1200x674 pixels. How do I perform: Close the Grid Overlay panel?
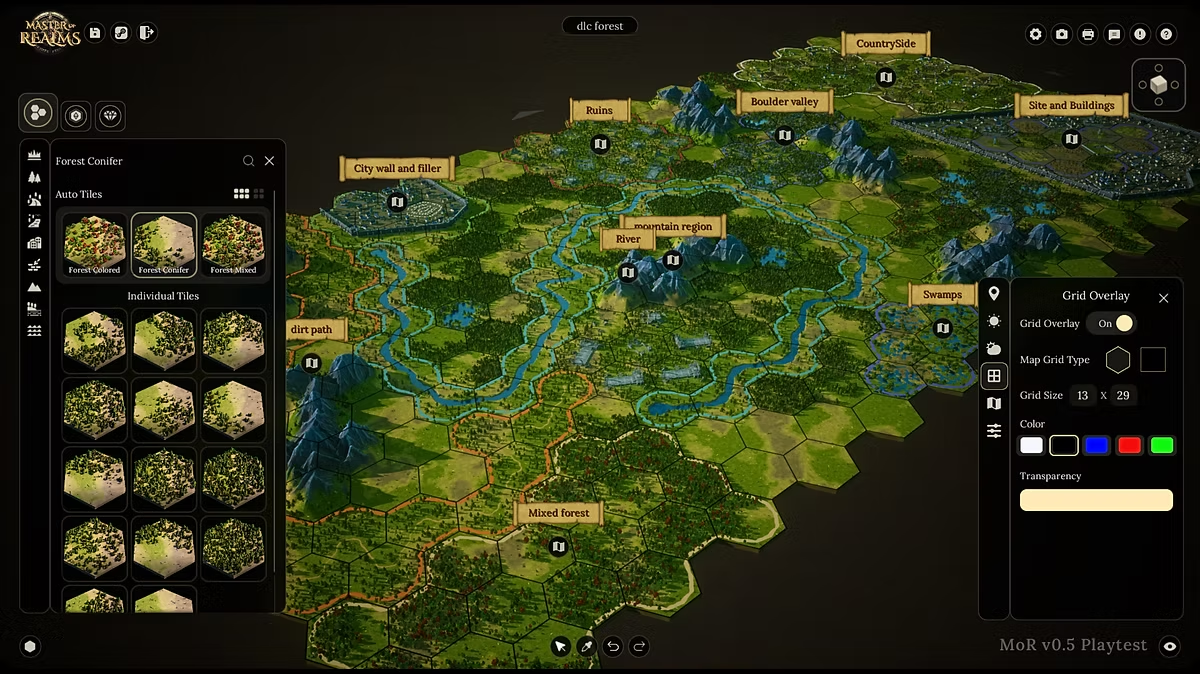tap(1163, 298)
